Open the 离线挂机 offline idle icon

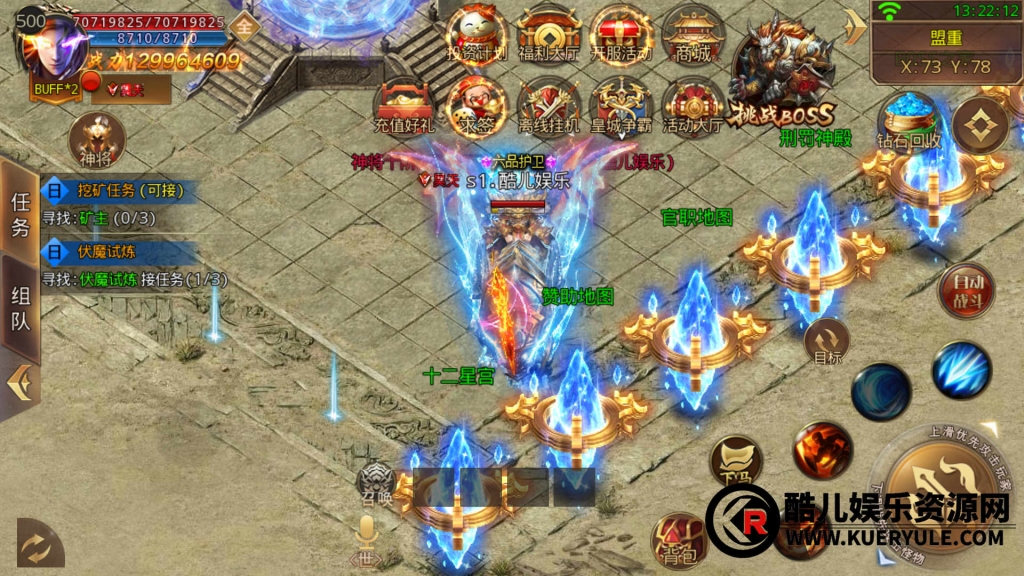point(548,105)
